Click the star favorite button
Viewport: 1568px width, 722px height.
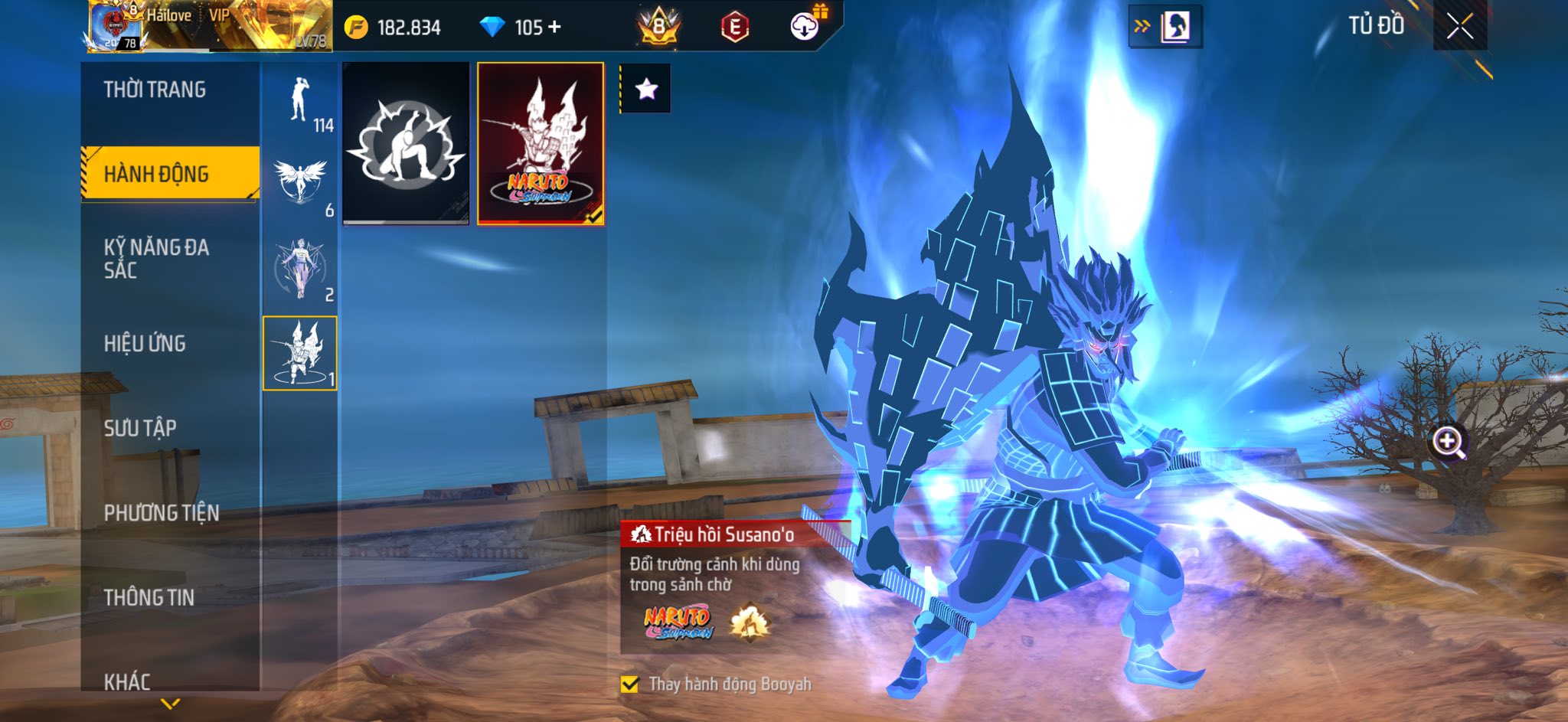(x=646, y=90)
